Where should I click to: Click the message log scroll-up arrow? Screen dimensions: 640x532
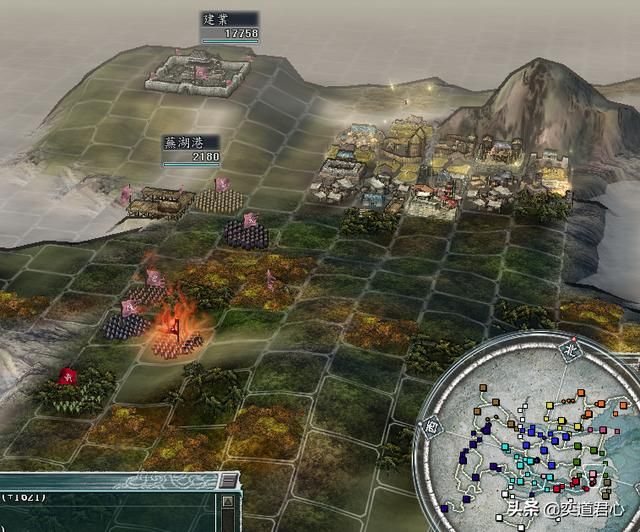230,499
